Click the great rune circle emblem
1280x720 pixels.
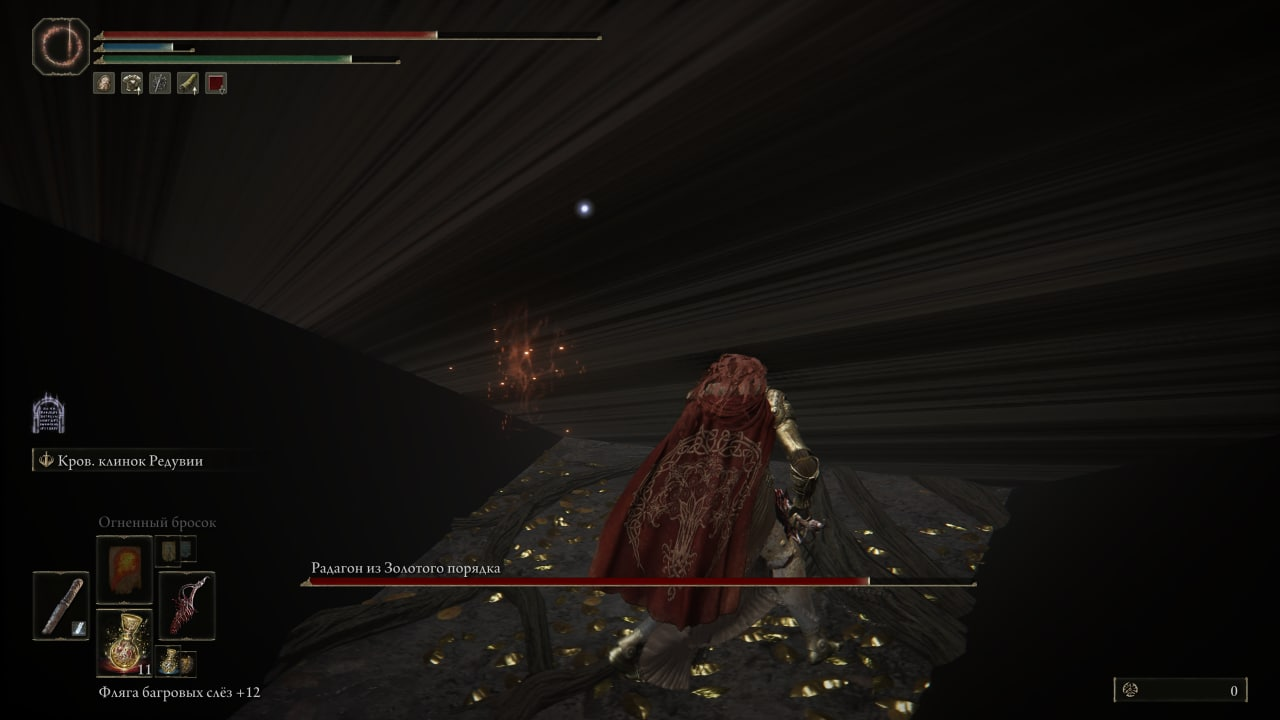point(61,46)
